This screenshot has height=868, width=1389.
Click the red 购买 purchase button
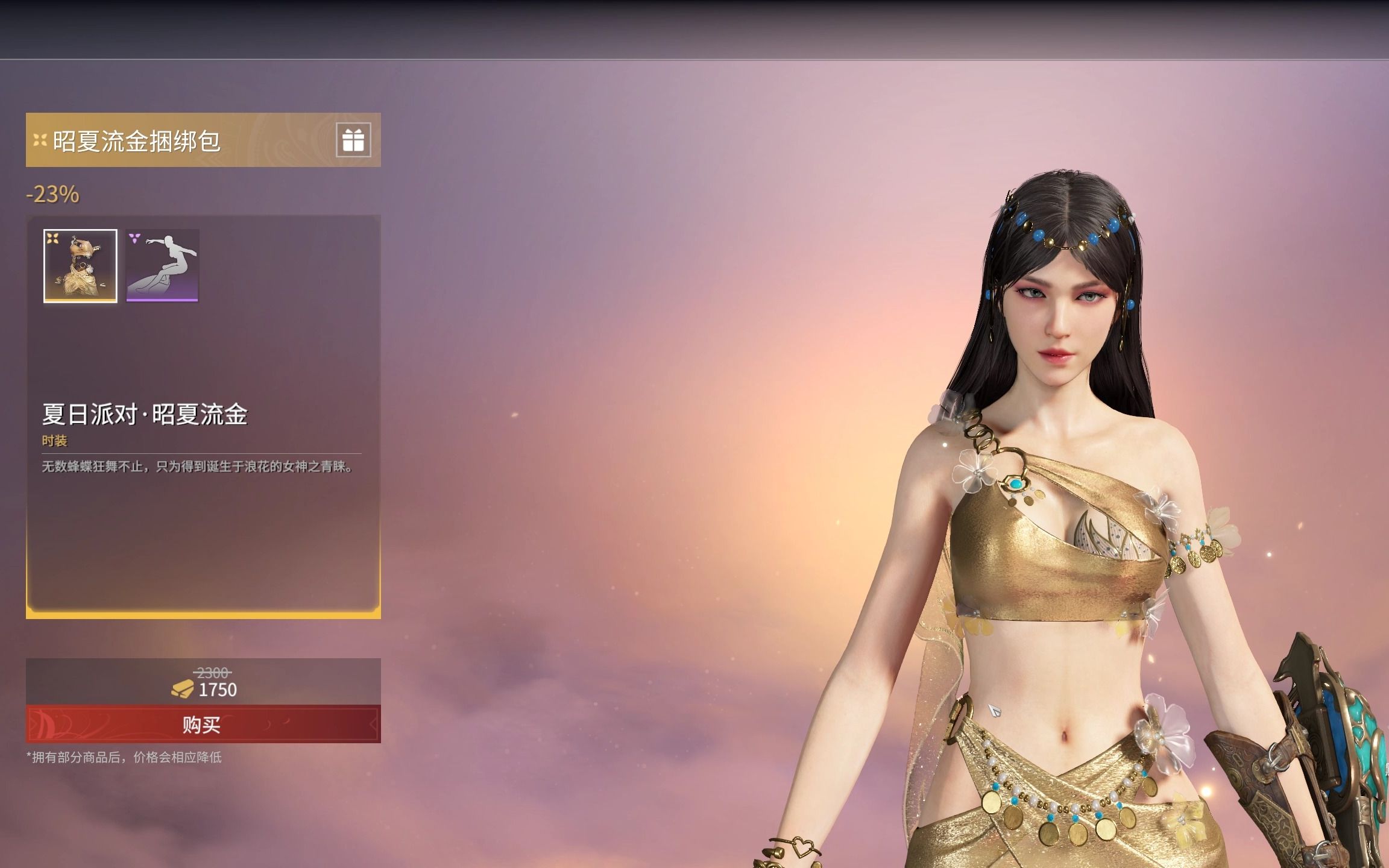[203, 724]
